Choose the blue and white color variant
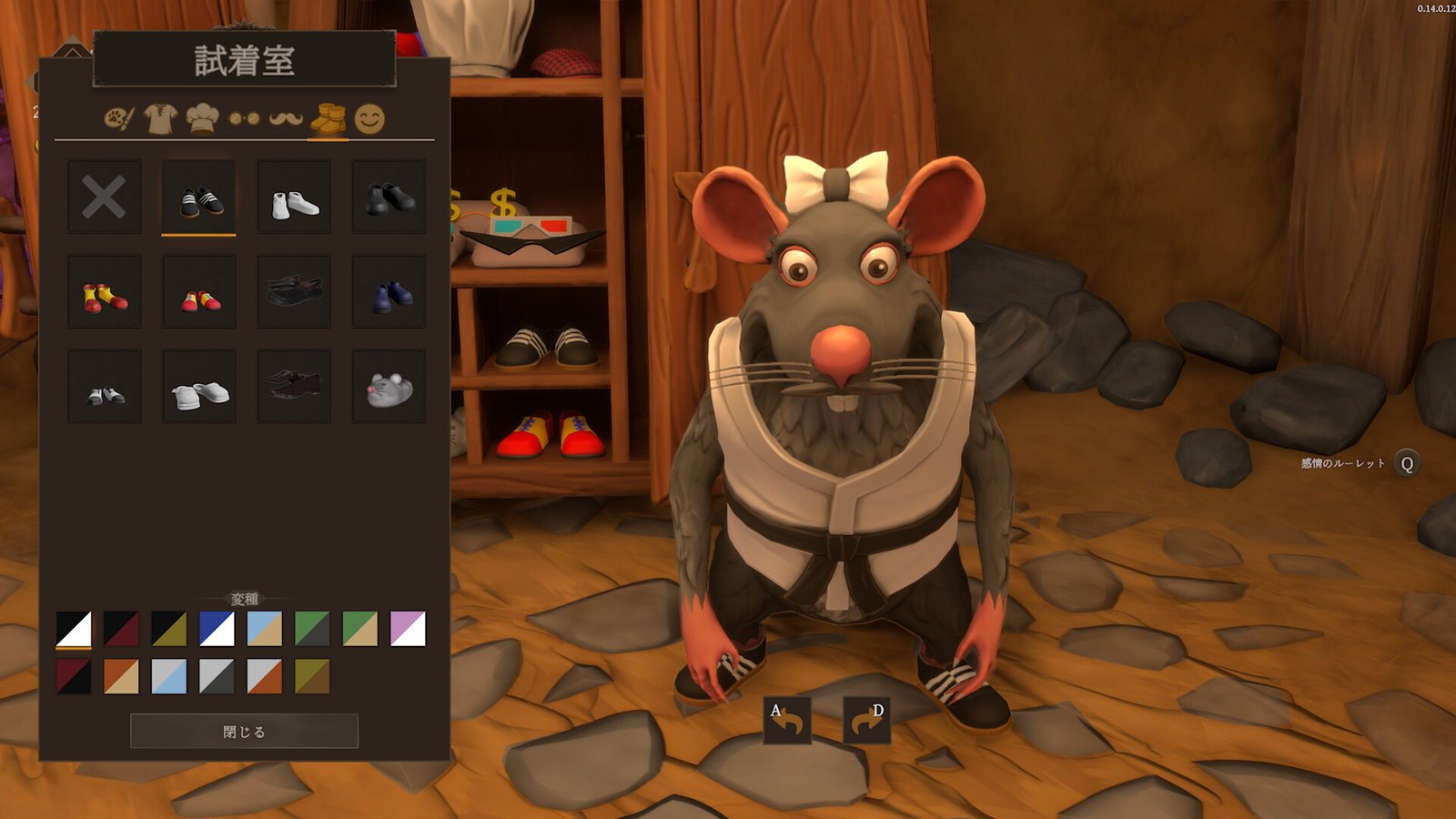 click(x=217, y=629)
